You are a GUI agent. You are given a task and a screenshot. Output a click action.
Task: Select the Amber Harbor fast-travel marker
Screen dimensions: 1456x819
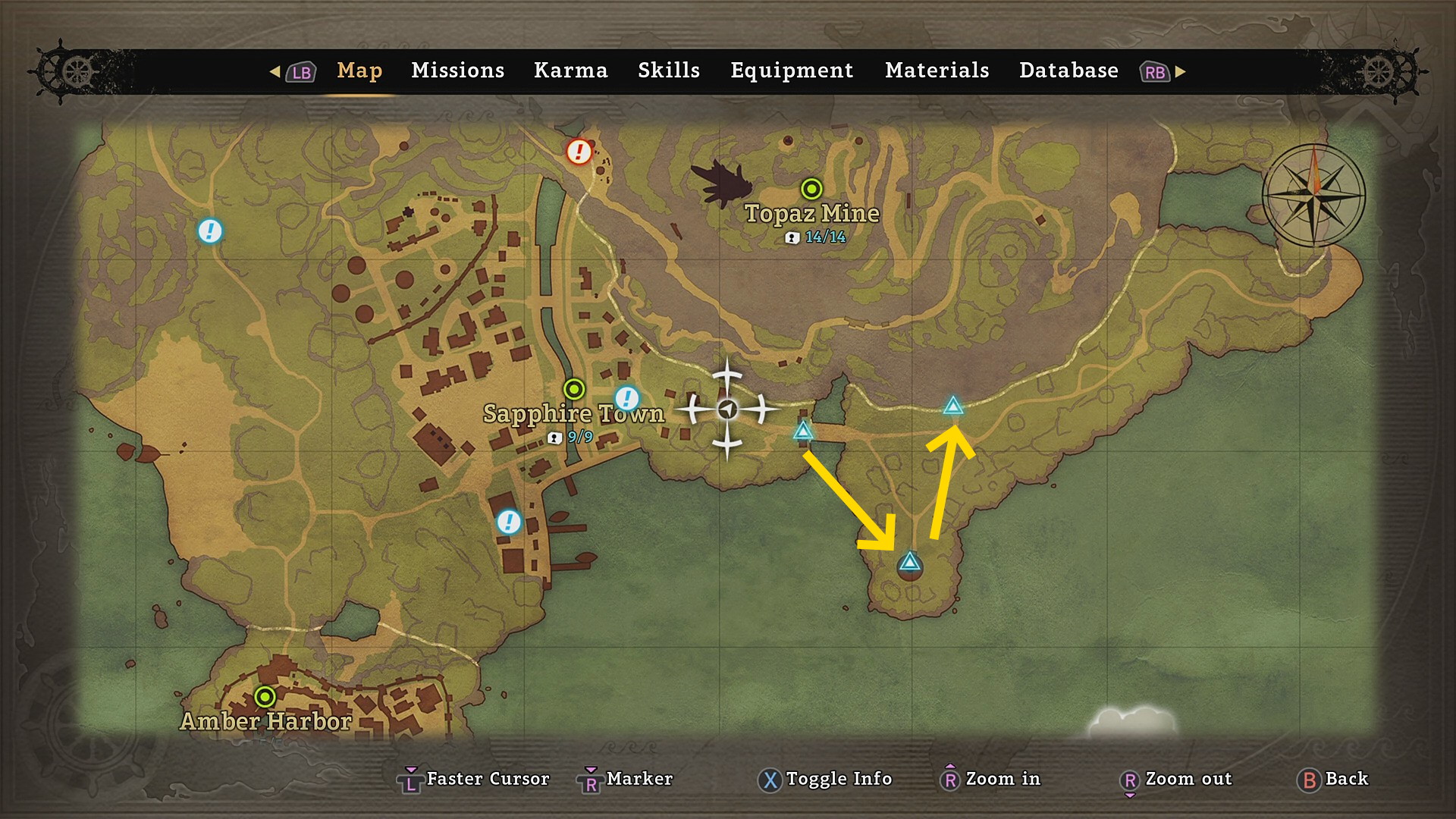265,696
